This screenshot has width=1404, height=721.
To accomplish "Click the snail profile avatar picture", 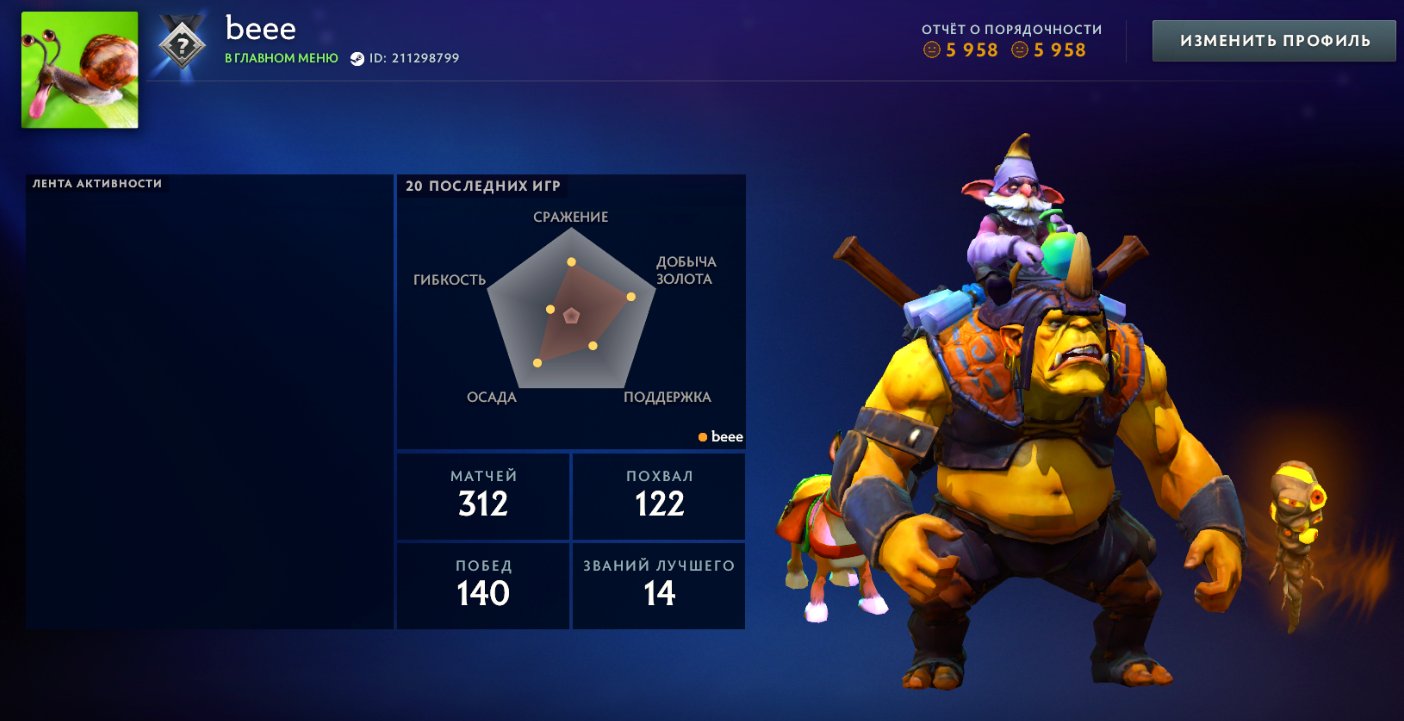I will [78, 67].
